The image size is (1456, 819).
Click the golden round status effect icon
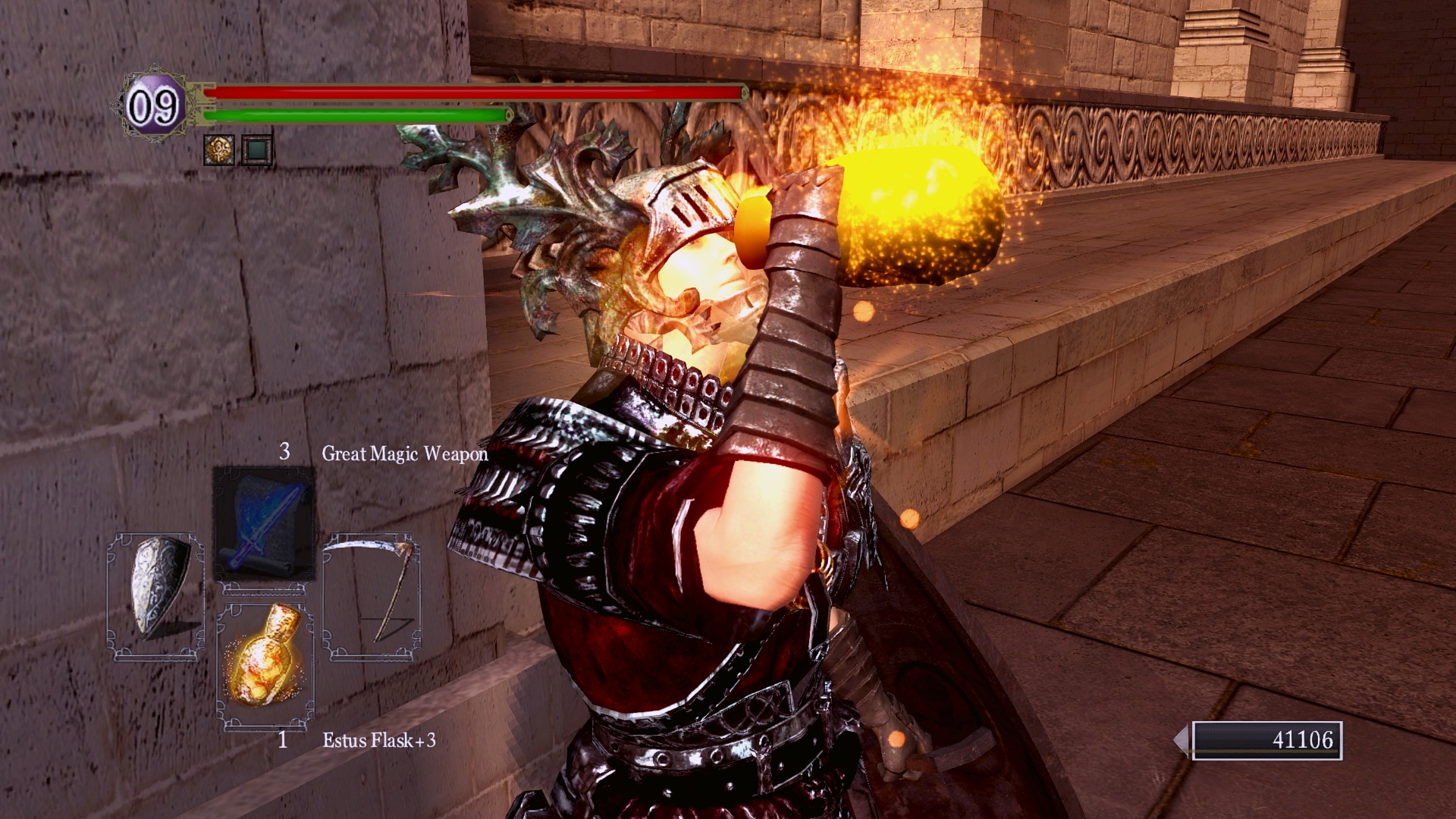point(219,149)
